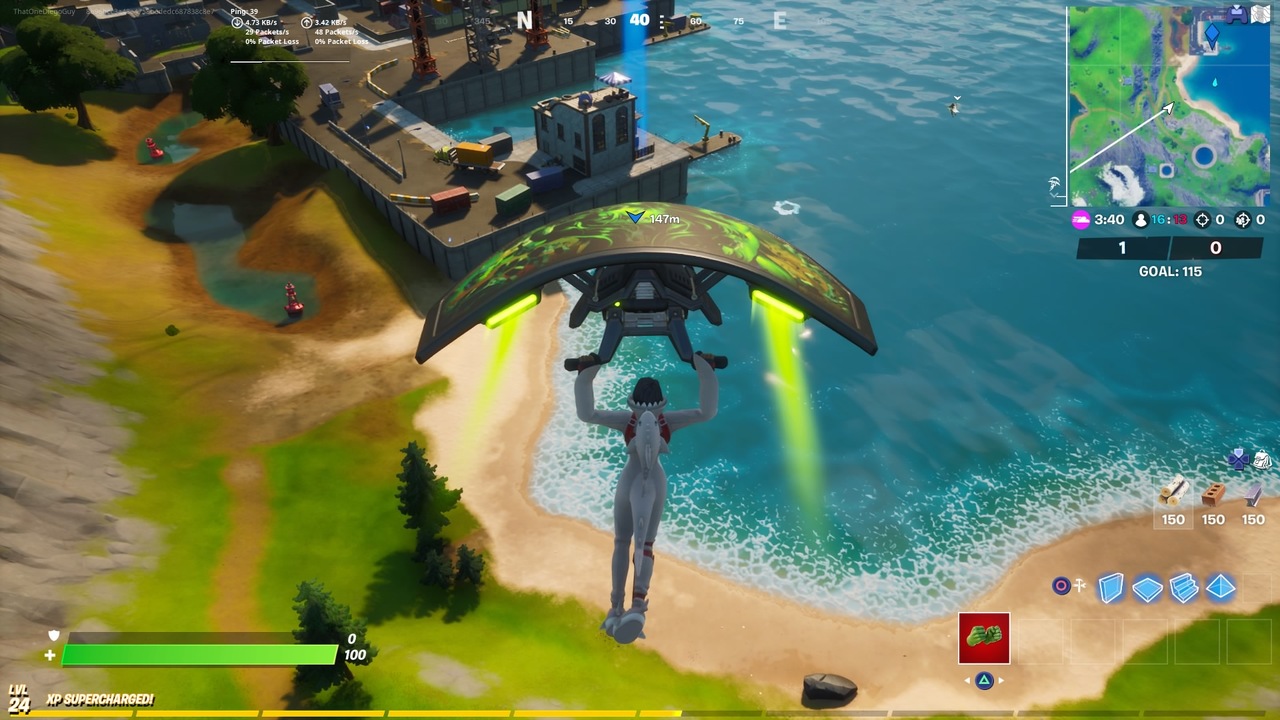Select the floor build piece icon
The height and width of the screenshot is (720, 1280).
[x=1149, y=587]
